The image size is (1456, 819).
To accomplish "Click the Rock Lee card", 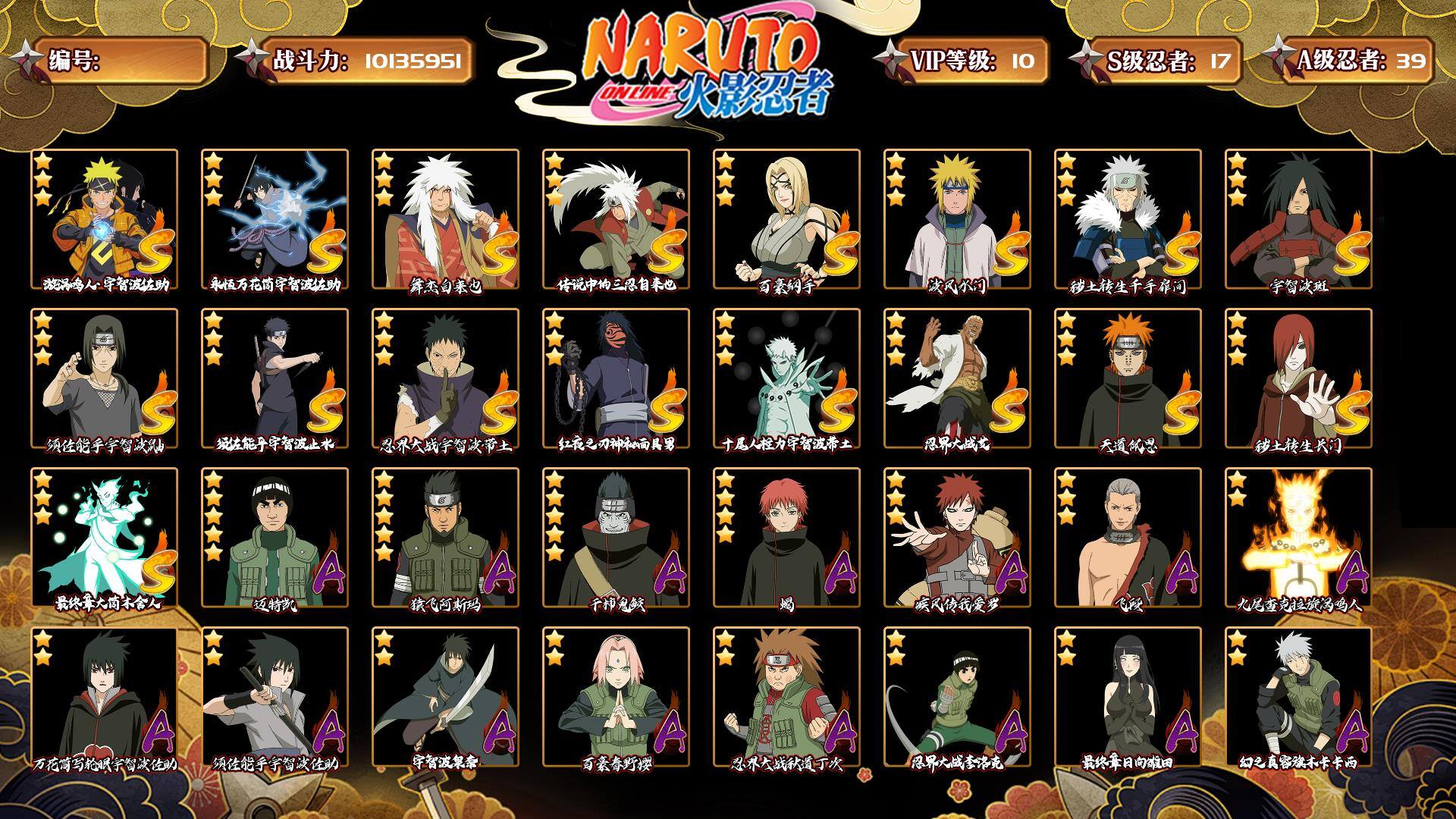I will pyautogui.click(x=957, y=697).
